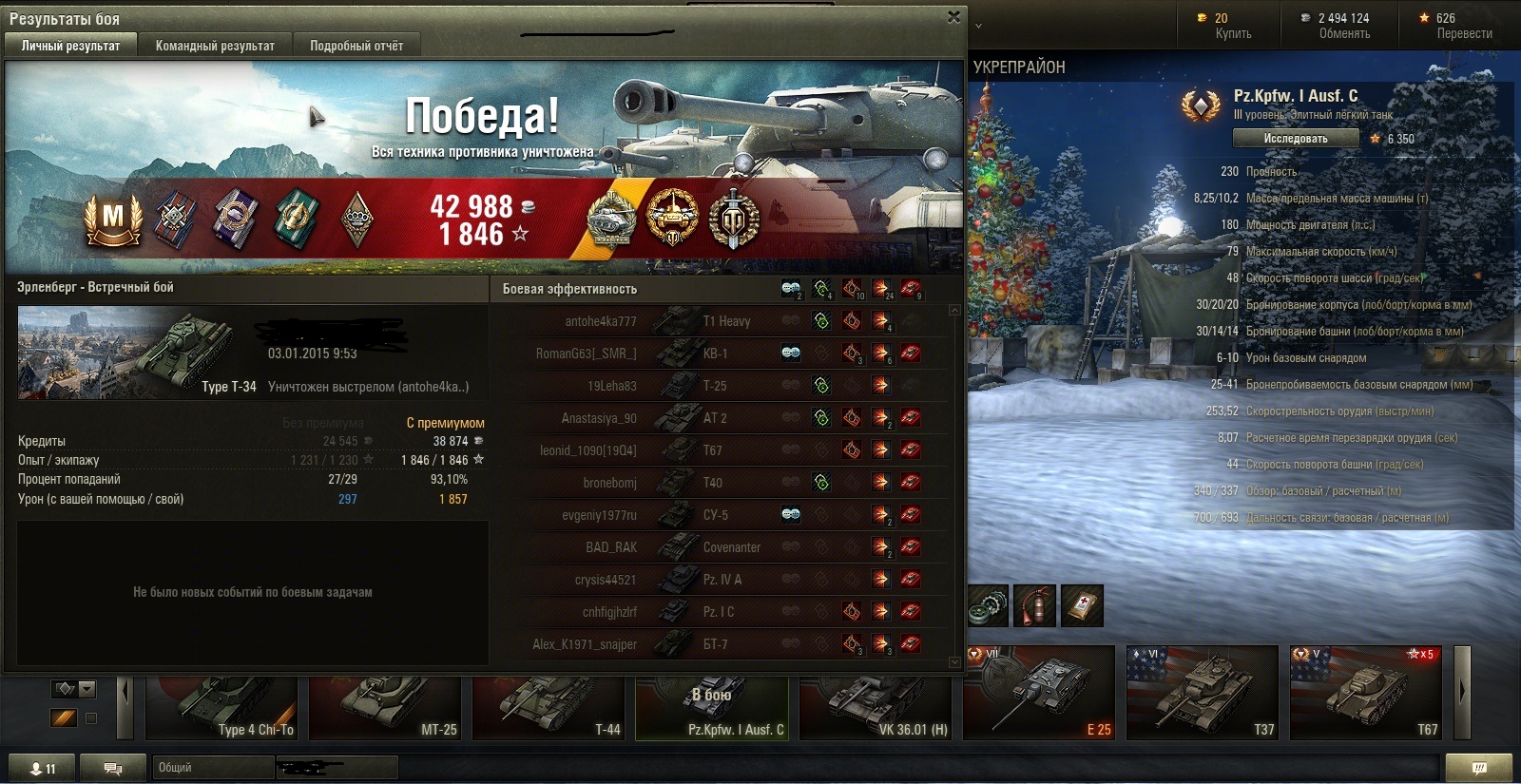Switch to Командный результат tab
The image size is (1521, 784).
pos(215,46)
